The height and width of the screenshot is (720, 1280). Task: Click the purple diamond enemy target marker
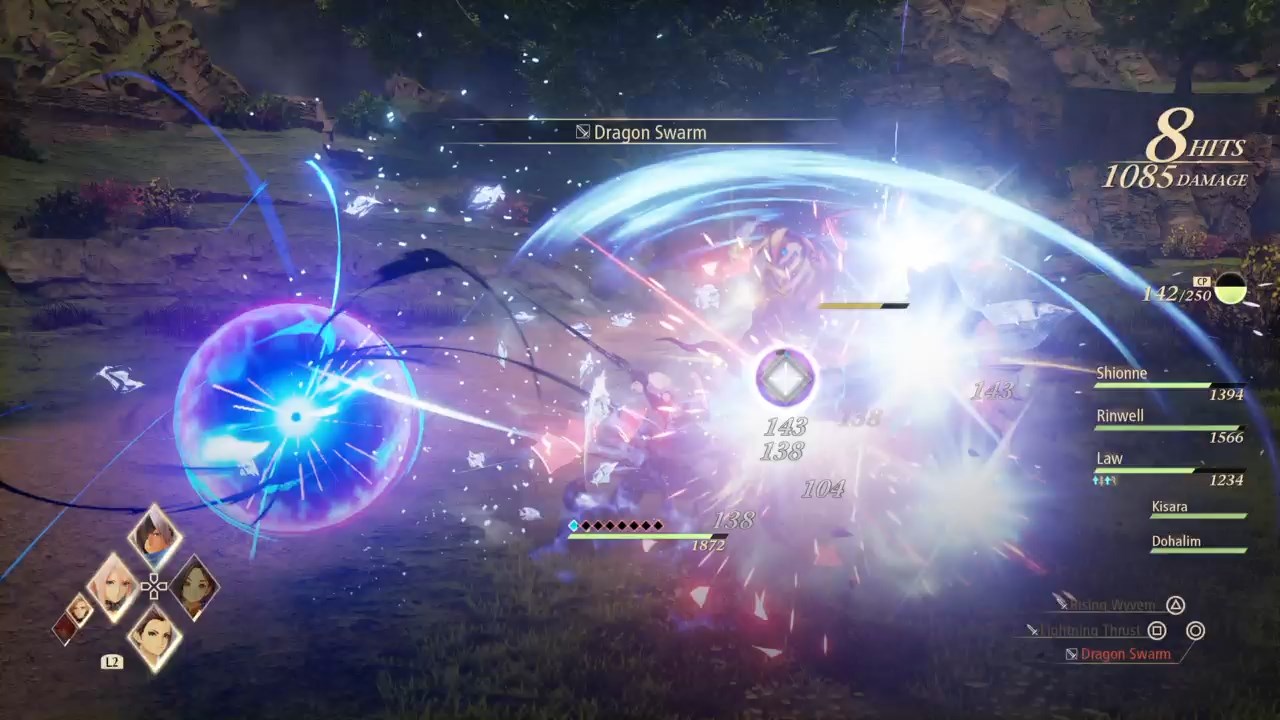785,378
